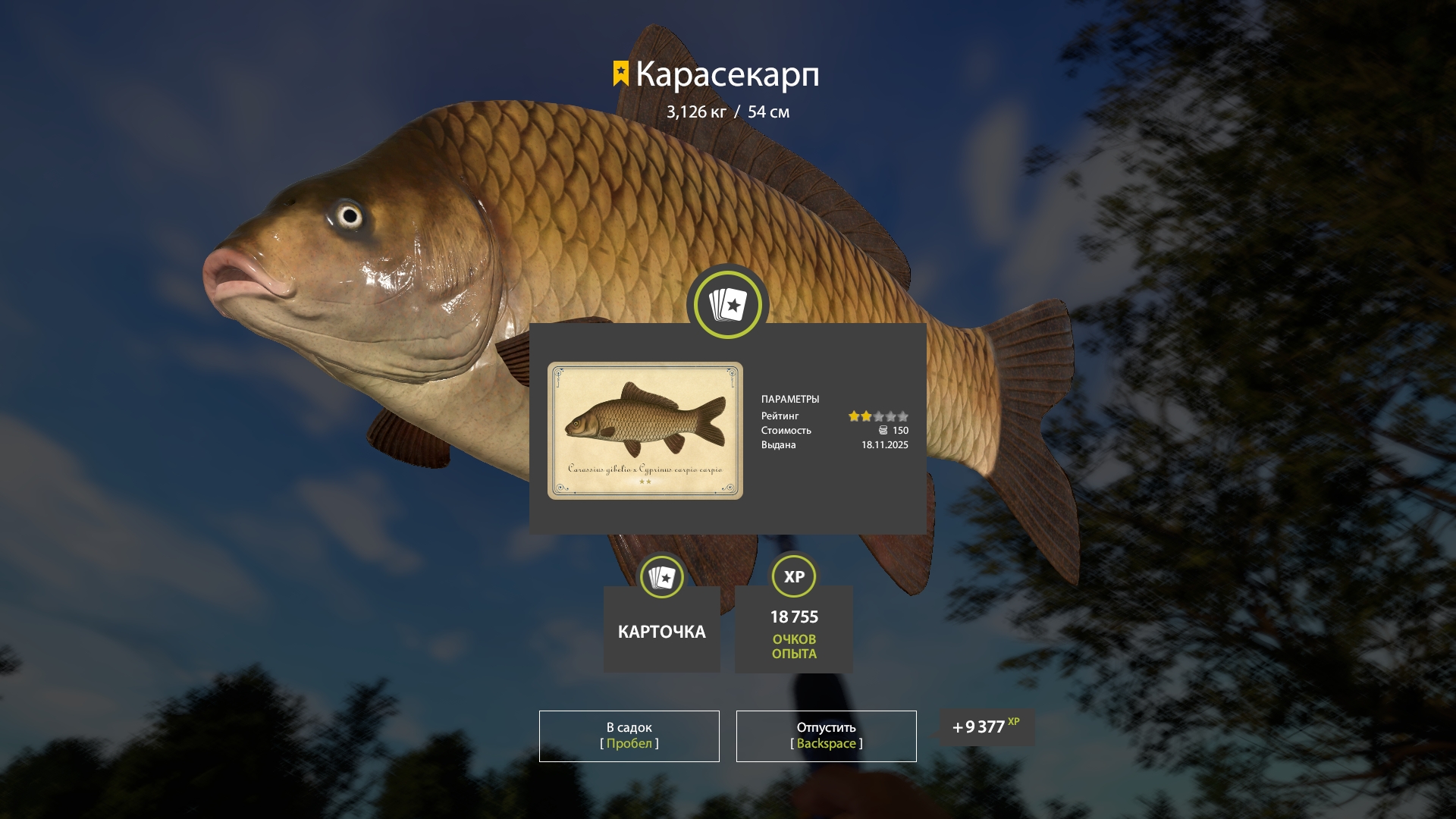This screenshot has height=819, width=1456.
Task: Click В садок to keep the fish
Action: tap(628, 736)
